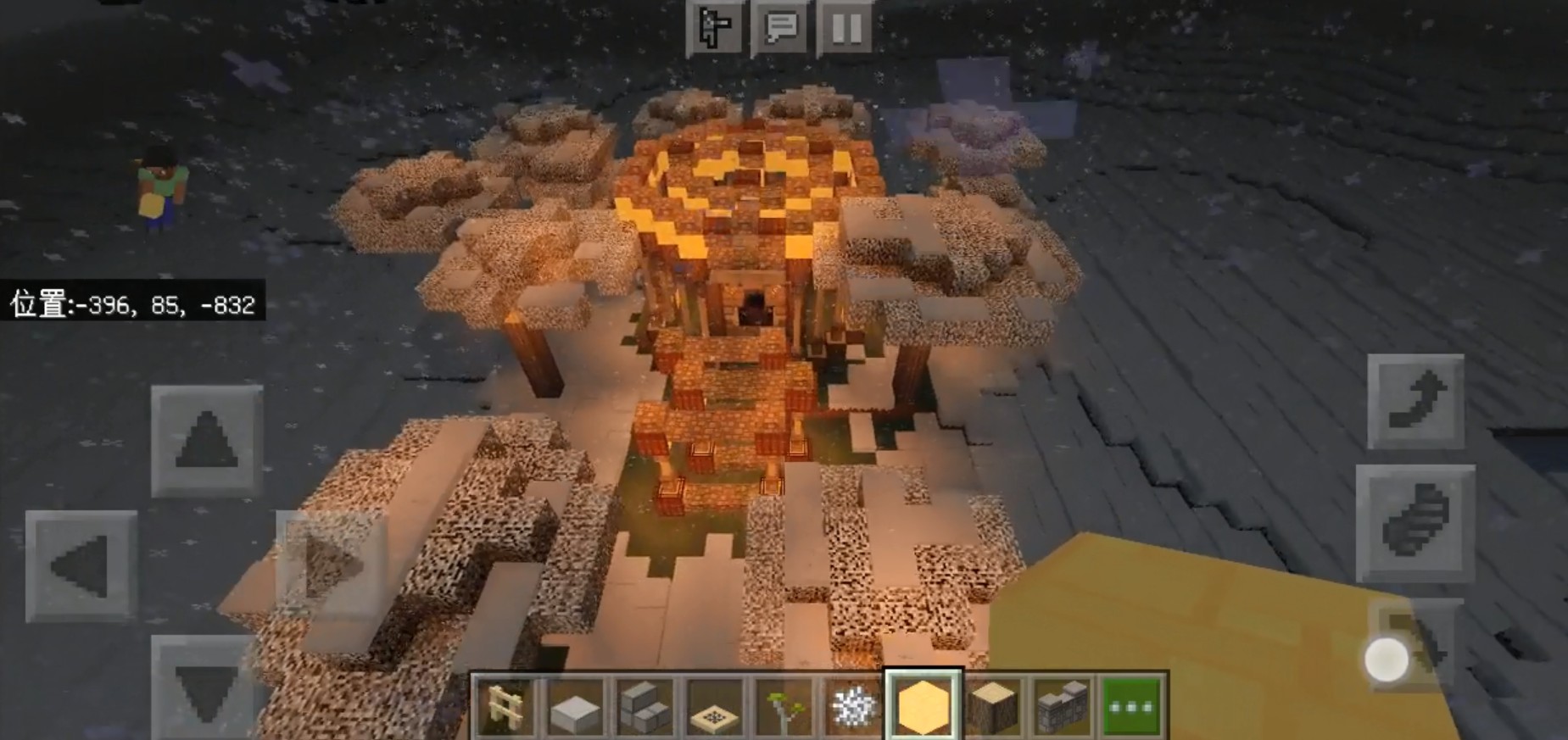Select the stone brick wall slot
1568x740 pixels.
[x=1063, y=705]
